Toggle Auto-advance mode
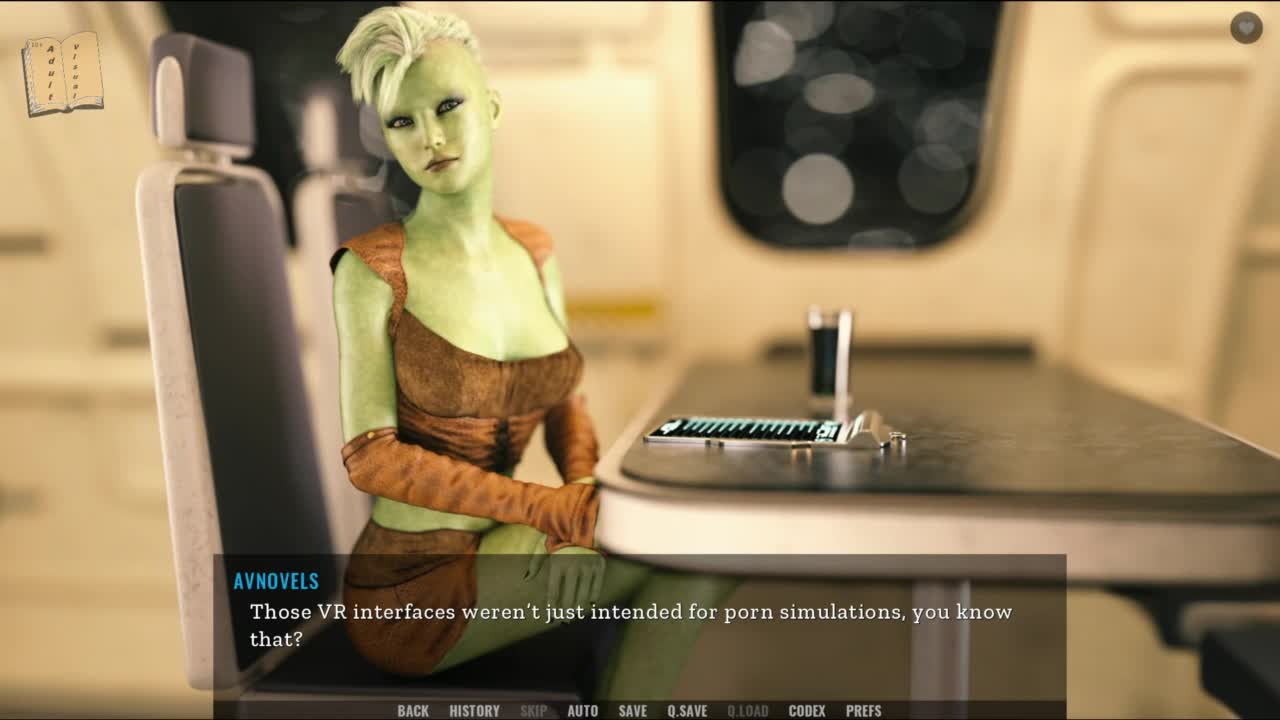 [582, 711]
